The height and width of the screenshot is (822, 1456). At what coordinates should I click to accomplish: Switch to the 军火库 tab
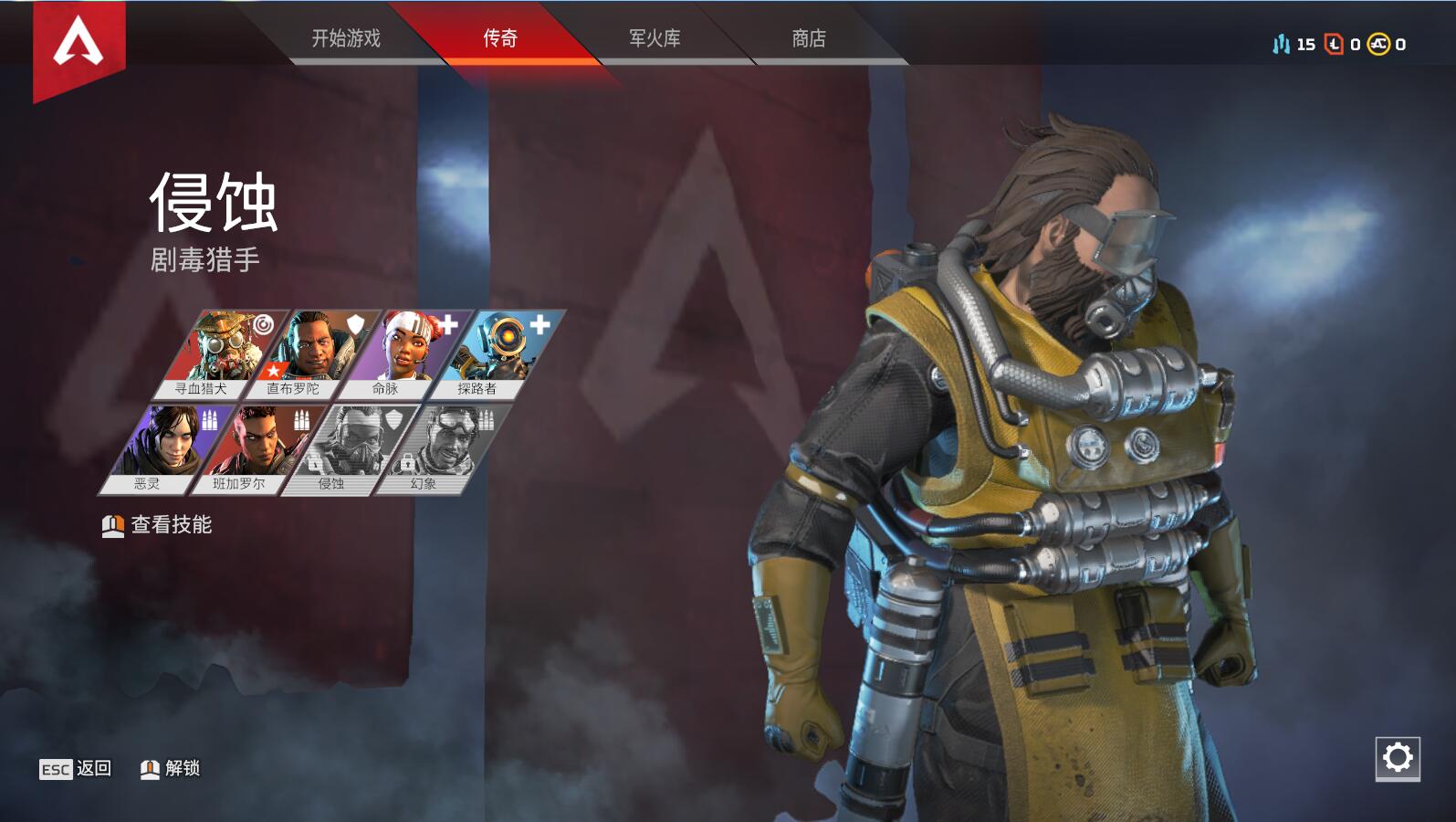(x=654, y=39)
